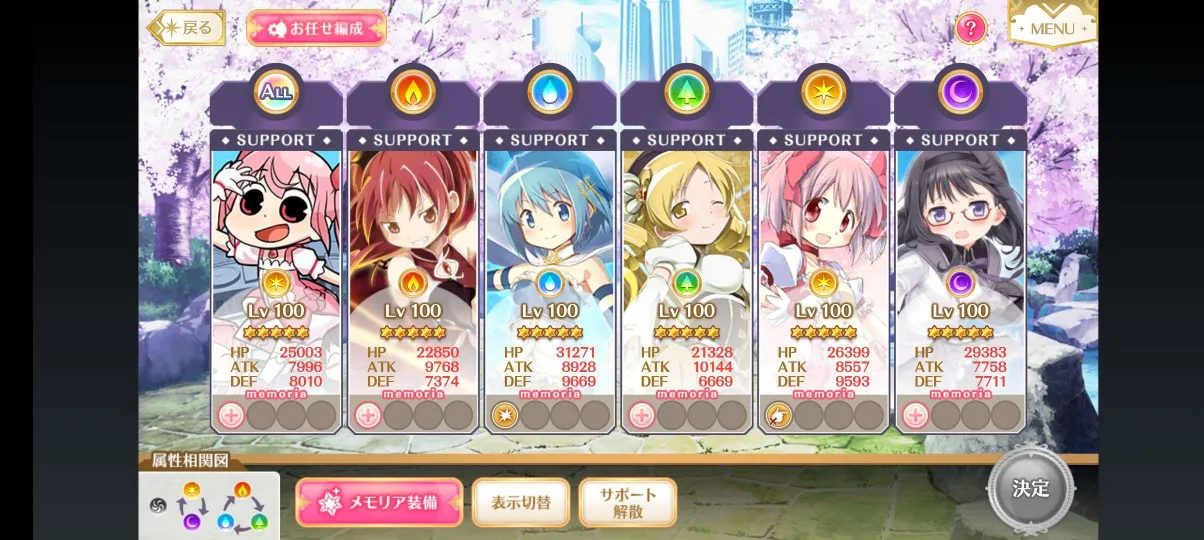
Task: Open the MENU panel
Action: (x=1052, y=27)
